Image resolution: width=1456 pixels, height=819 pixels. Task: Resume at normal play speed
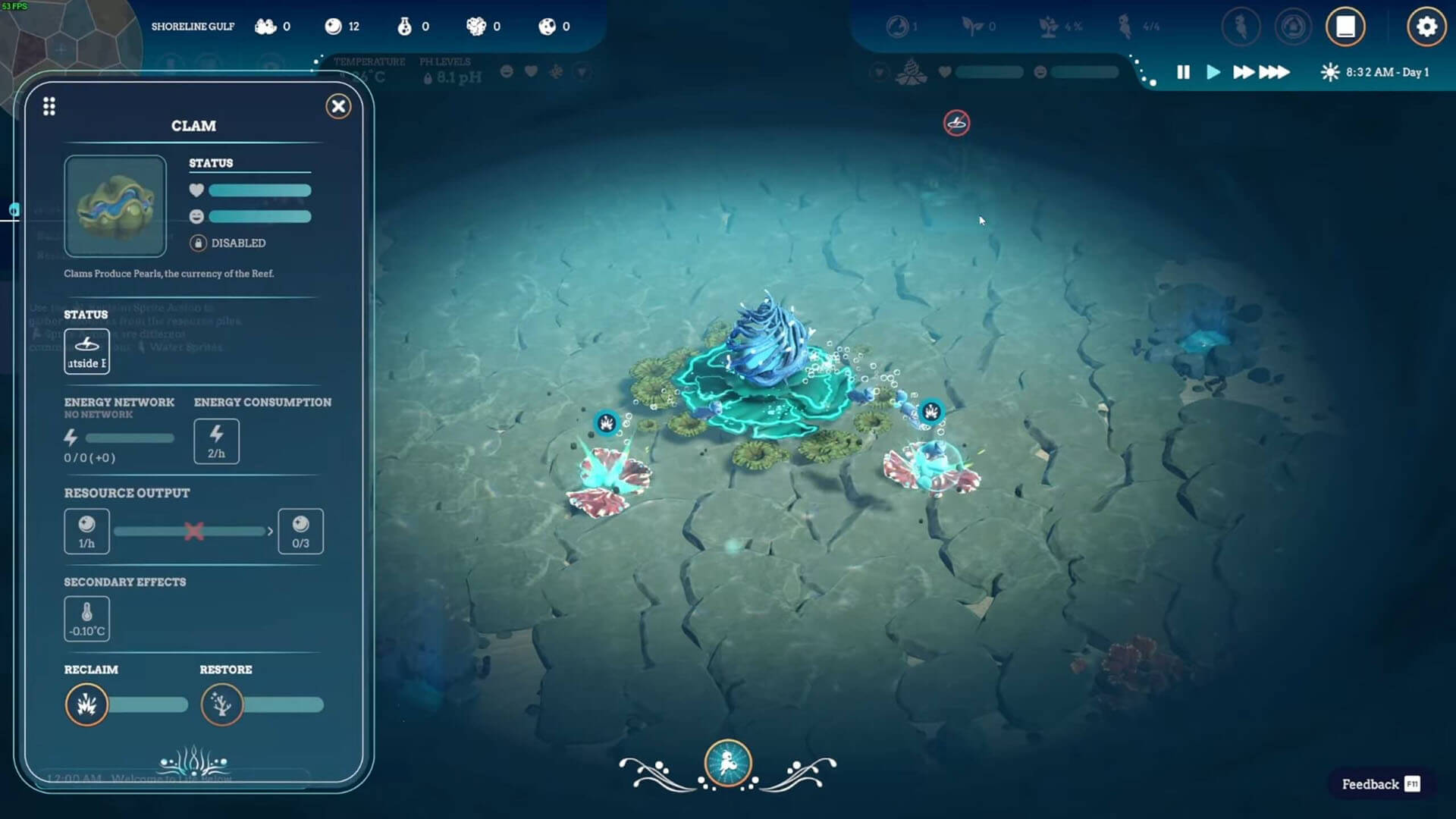[x=1213, y=72]
